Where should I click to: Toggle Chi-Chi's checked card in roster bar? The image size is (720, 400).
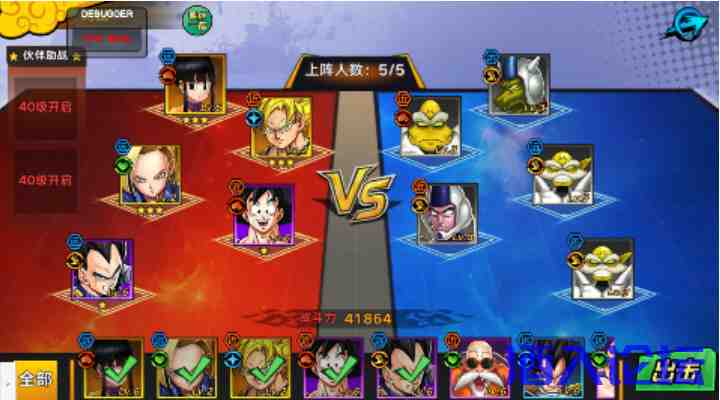[x=112, y=369]
